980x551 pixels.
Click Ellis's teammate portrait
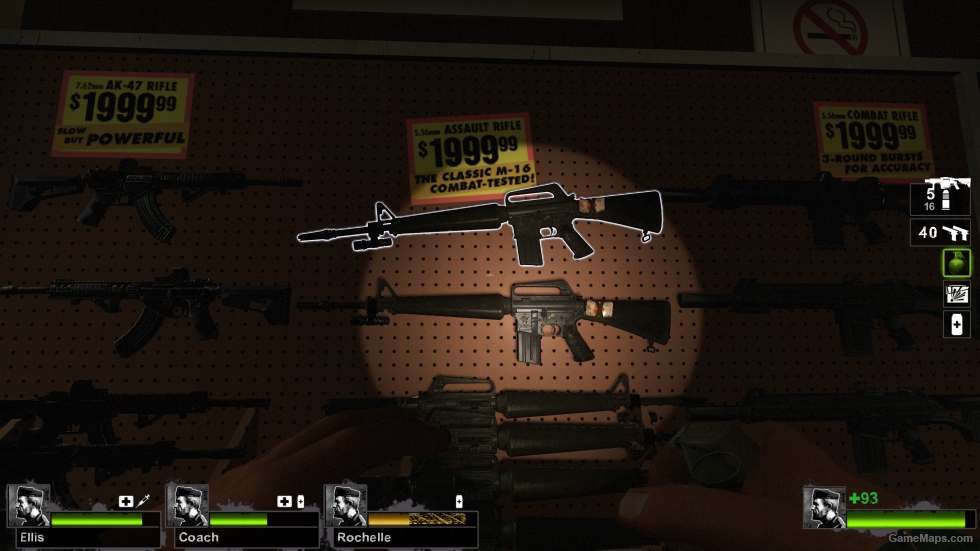28,506
